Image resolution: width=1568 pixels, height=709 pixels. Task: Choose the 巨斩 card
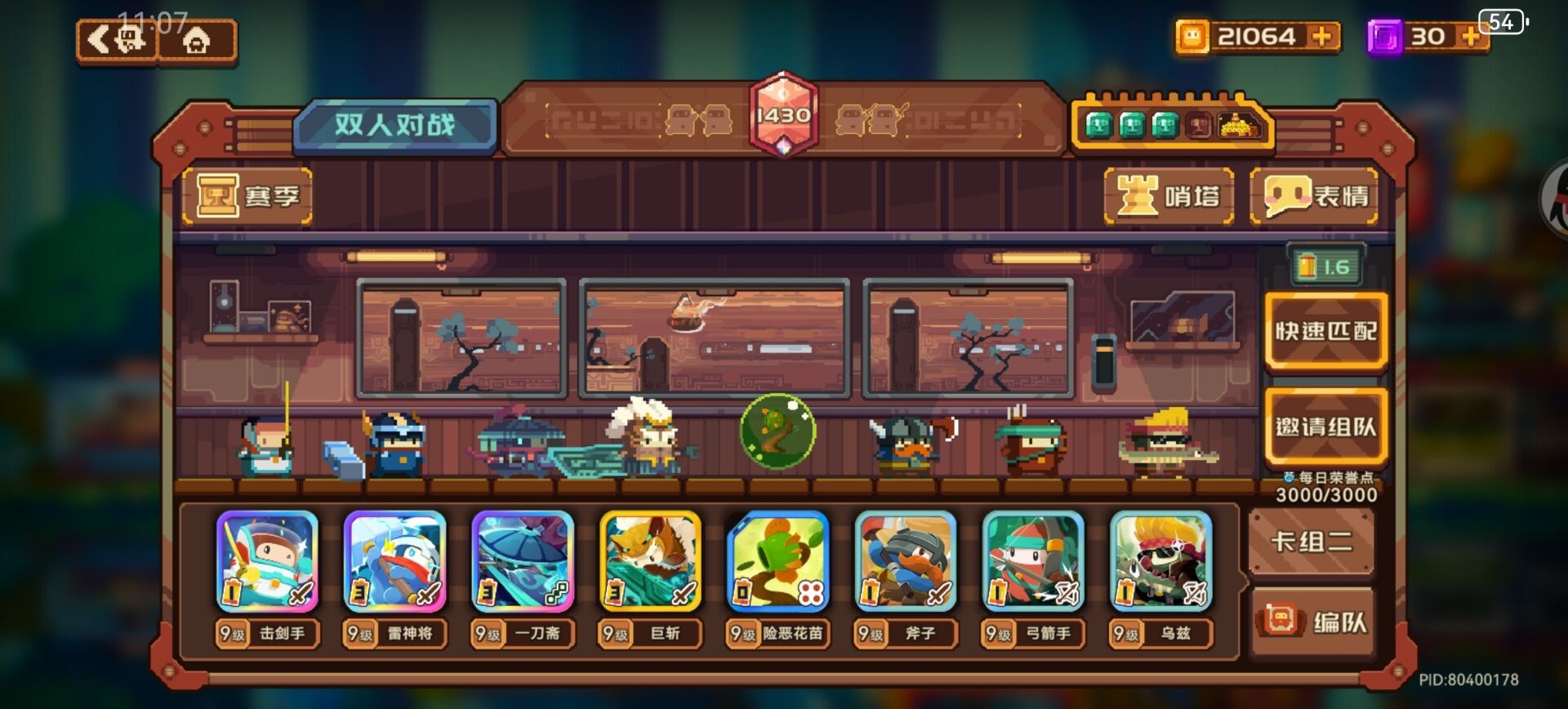click(x=650, y=562)
